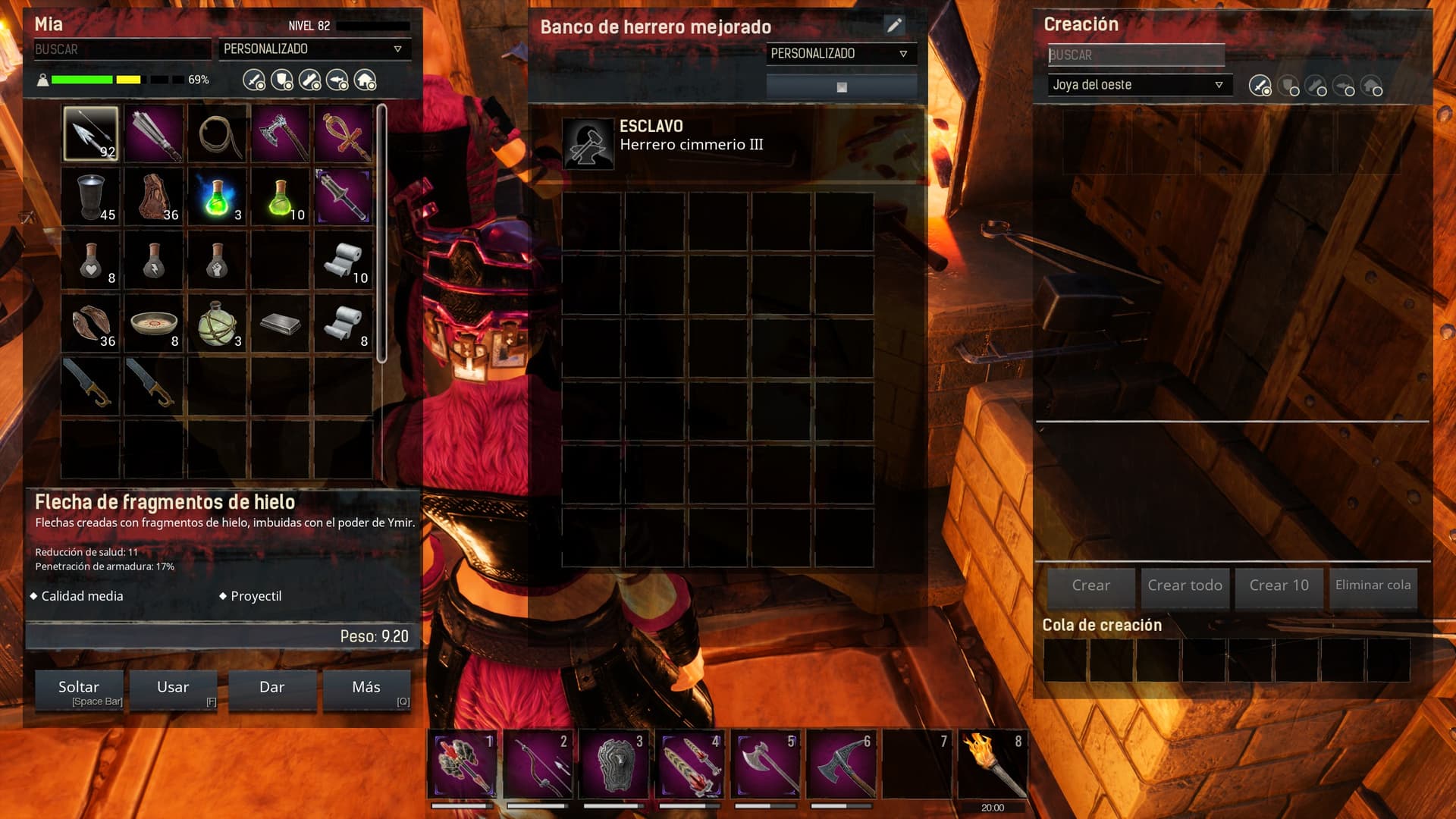Open the Joya del oeste dropdown
This screenshot has height=819, width=1456.
coord(1138,85)
